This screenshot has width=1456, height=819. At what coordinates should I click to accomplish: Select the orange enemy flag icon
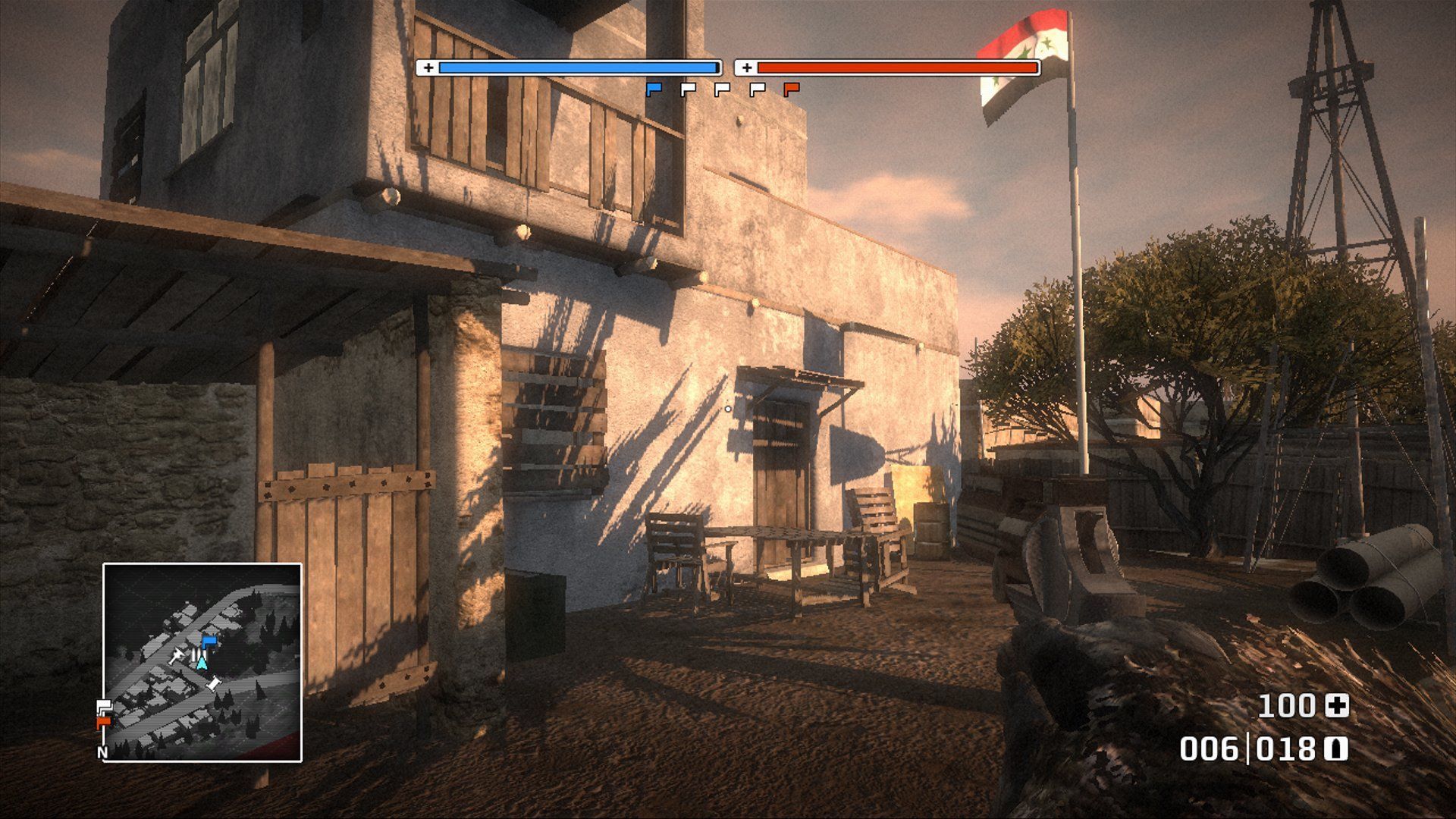click(x=791, y=89)
